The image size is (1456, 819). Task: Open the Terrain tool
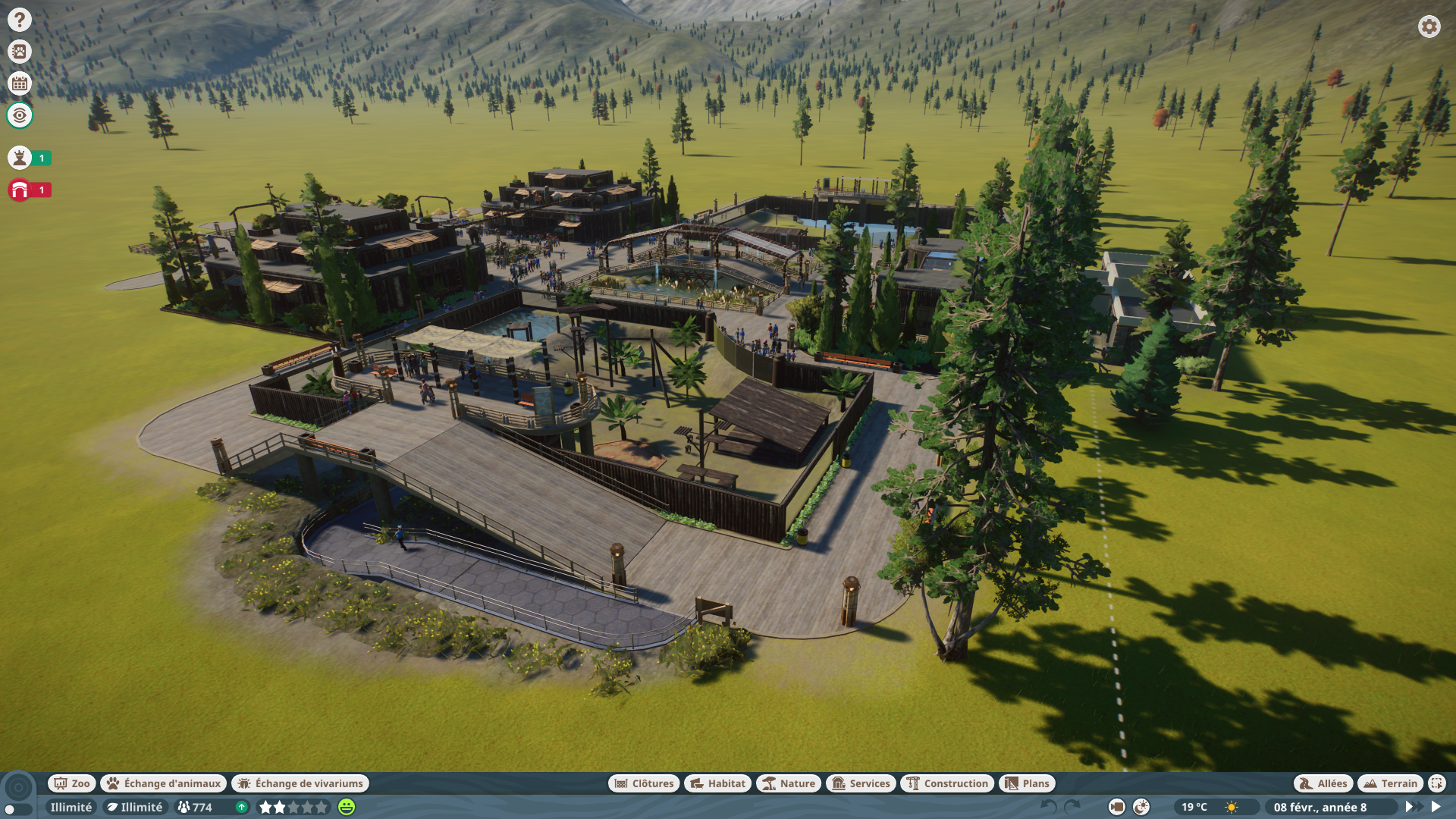pos(1391,783)
